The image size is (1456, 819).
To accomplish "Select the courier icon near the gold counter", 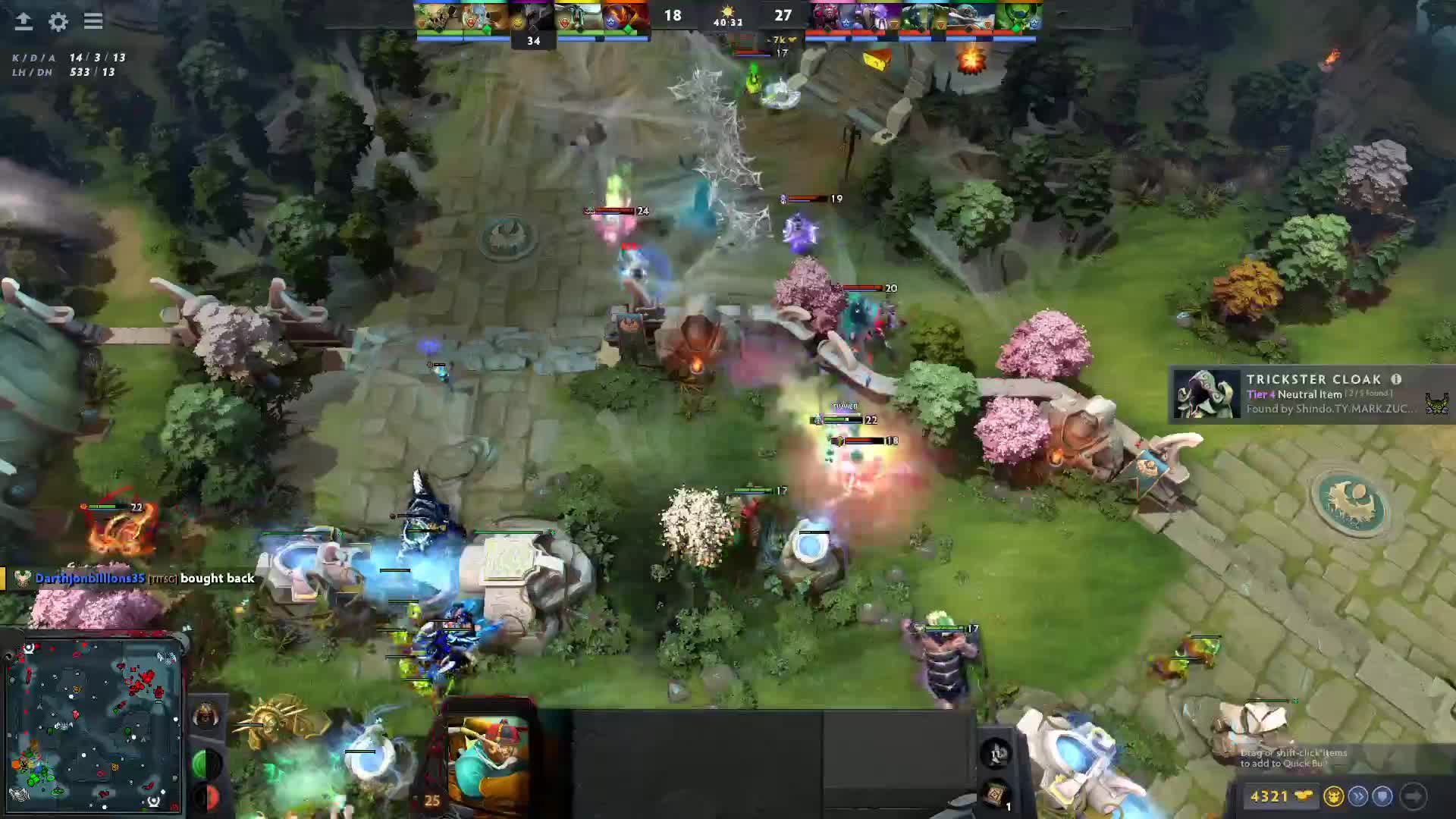I will (x=1335, y=797).
